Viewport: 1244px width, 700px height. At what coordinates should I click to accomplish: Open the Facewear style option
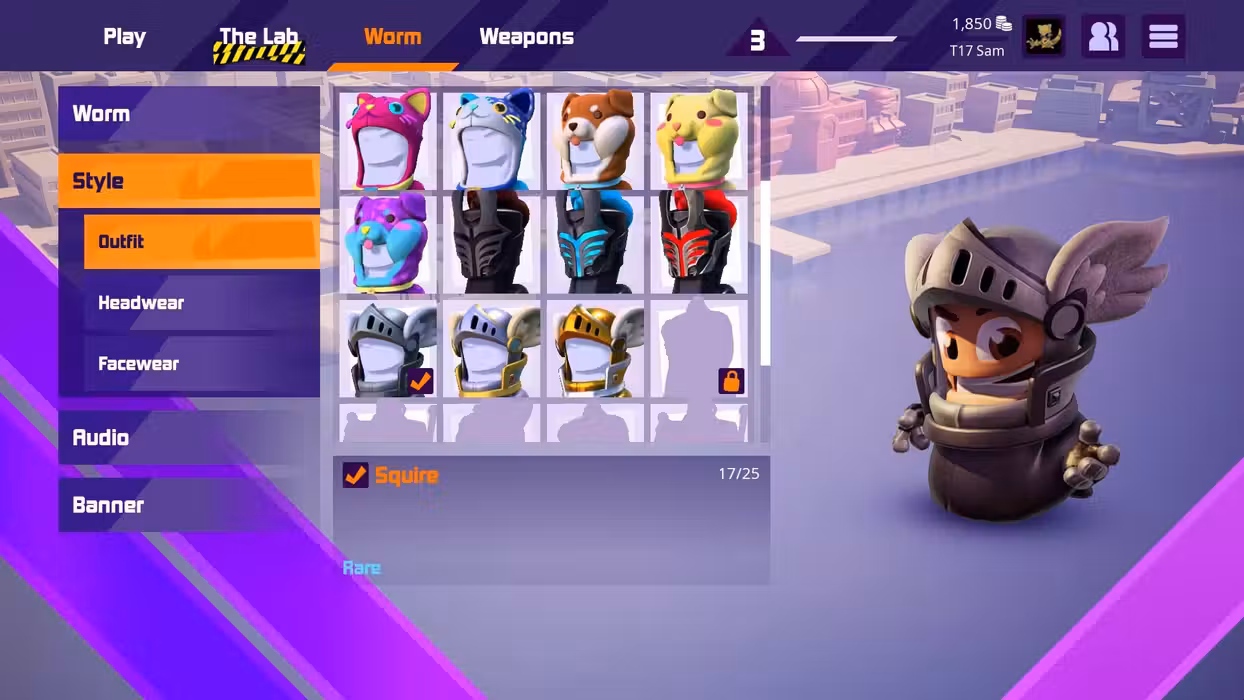(201, 364)
